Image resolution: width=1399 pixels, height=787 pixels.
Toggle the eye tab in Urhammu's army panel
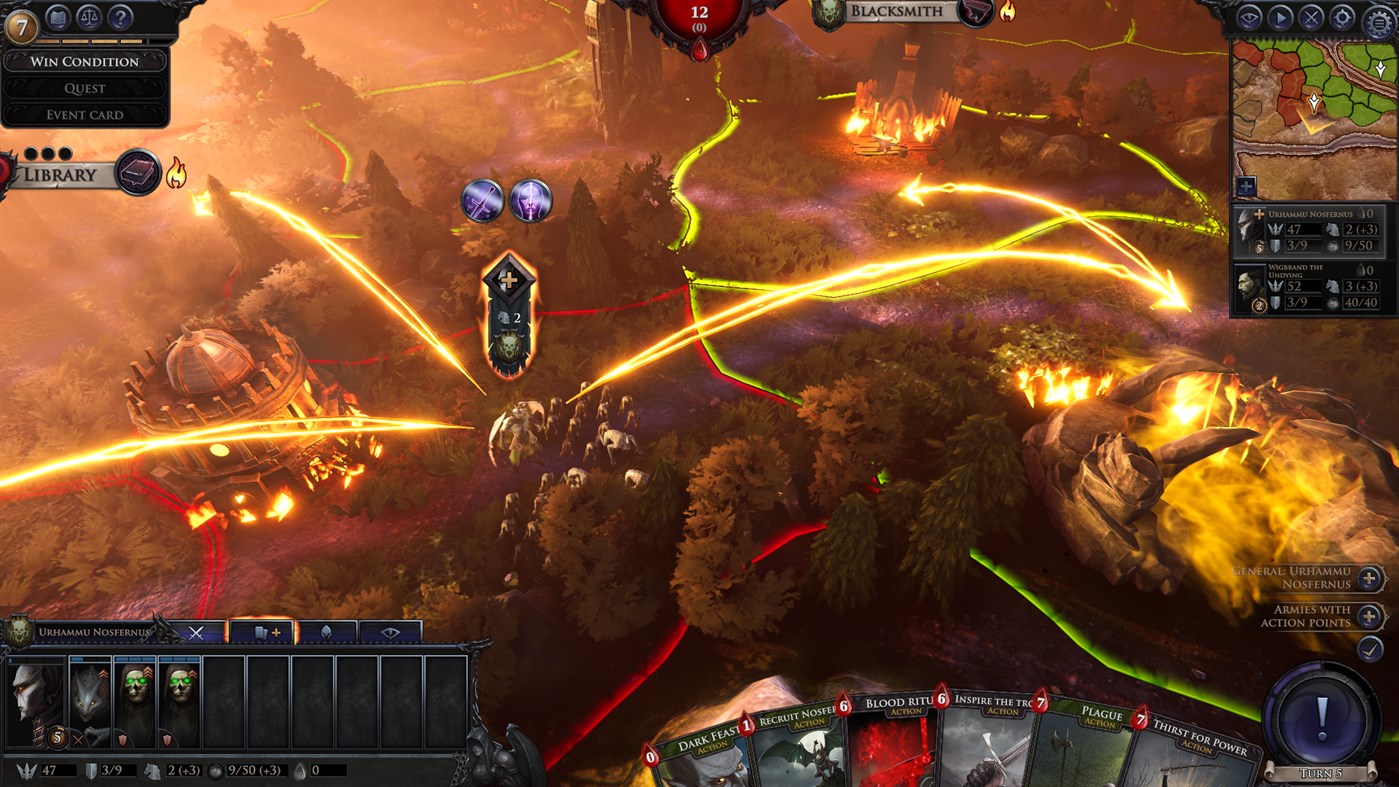coord(390,632)
